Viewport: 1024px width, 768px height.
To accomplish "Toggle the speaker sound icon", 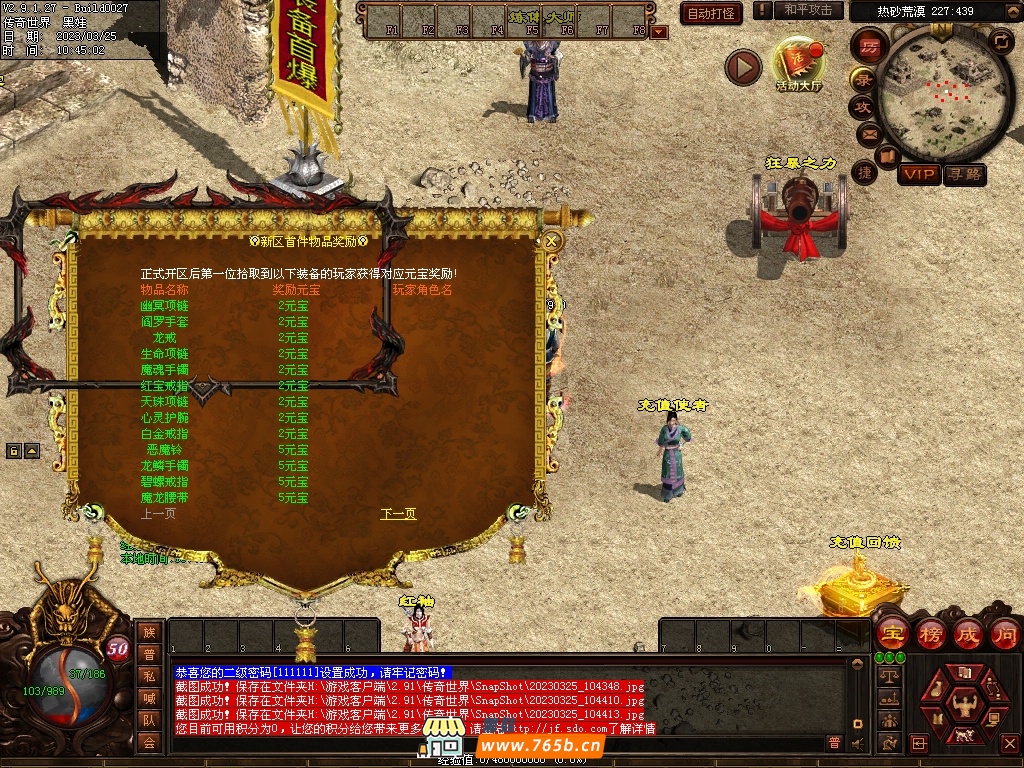I will tap(858, 743).
